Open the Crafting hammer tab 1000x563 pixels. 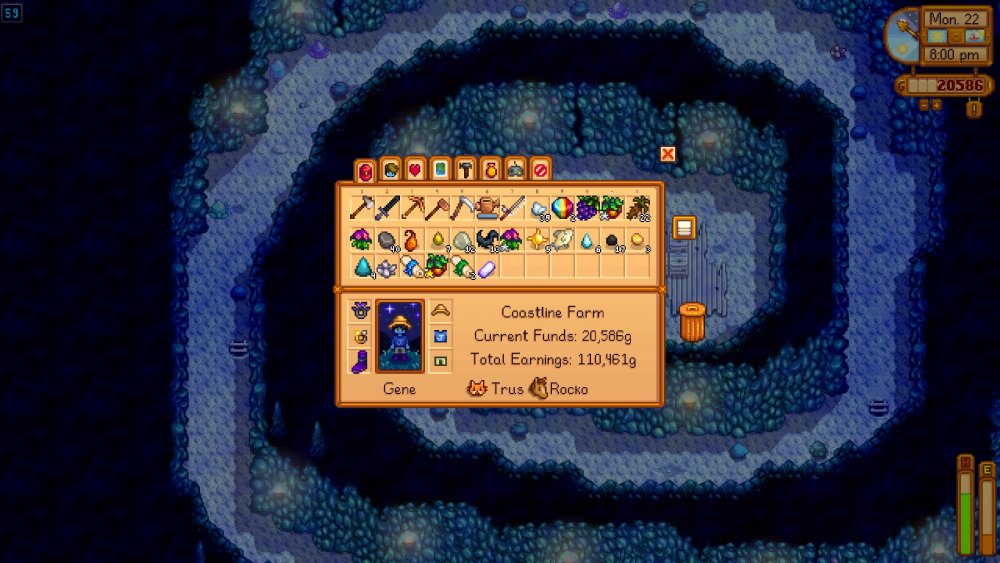coord(465,170)
